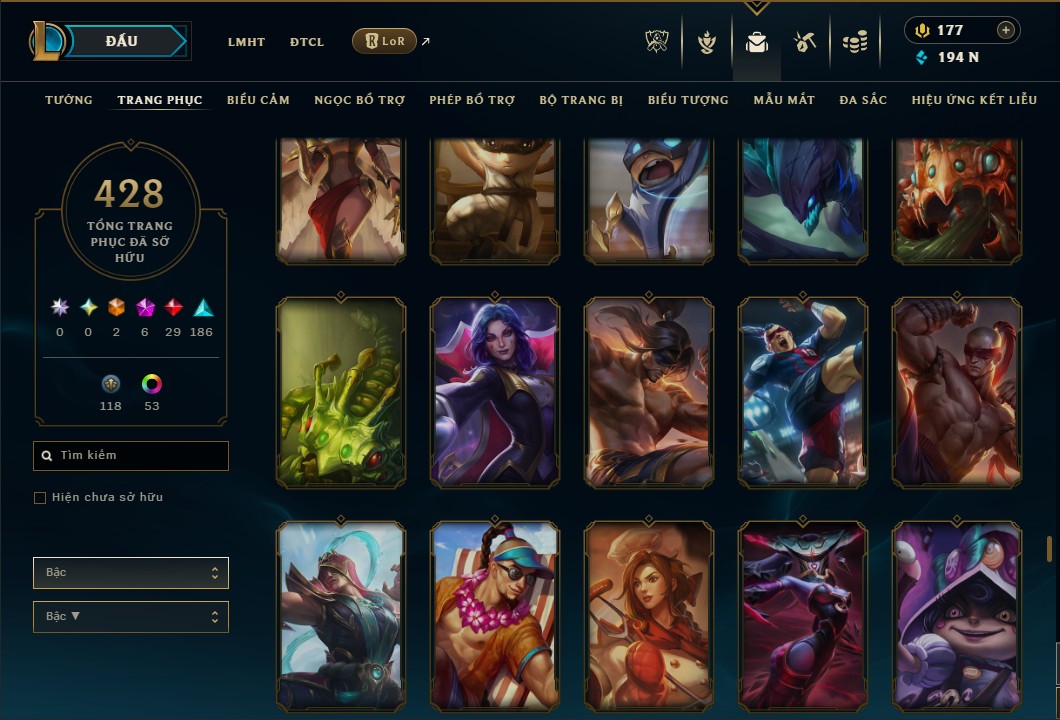Switch to the ĐTCL section
Image resolution: width=1060 pixels, height=720 pixels.
(x=307, y=42)
